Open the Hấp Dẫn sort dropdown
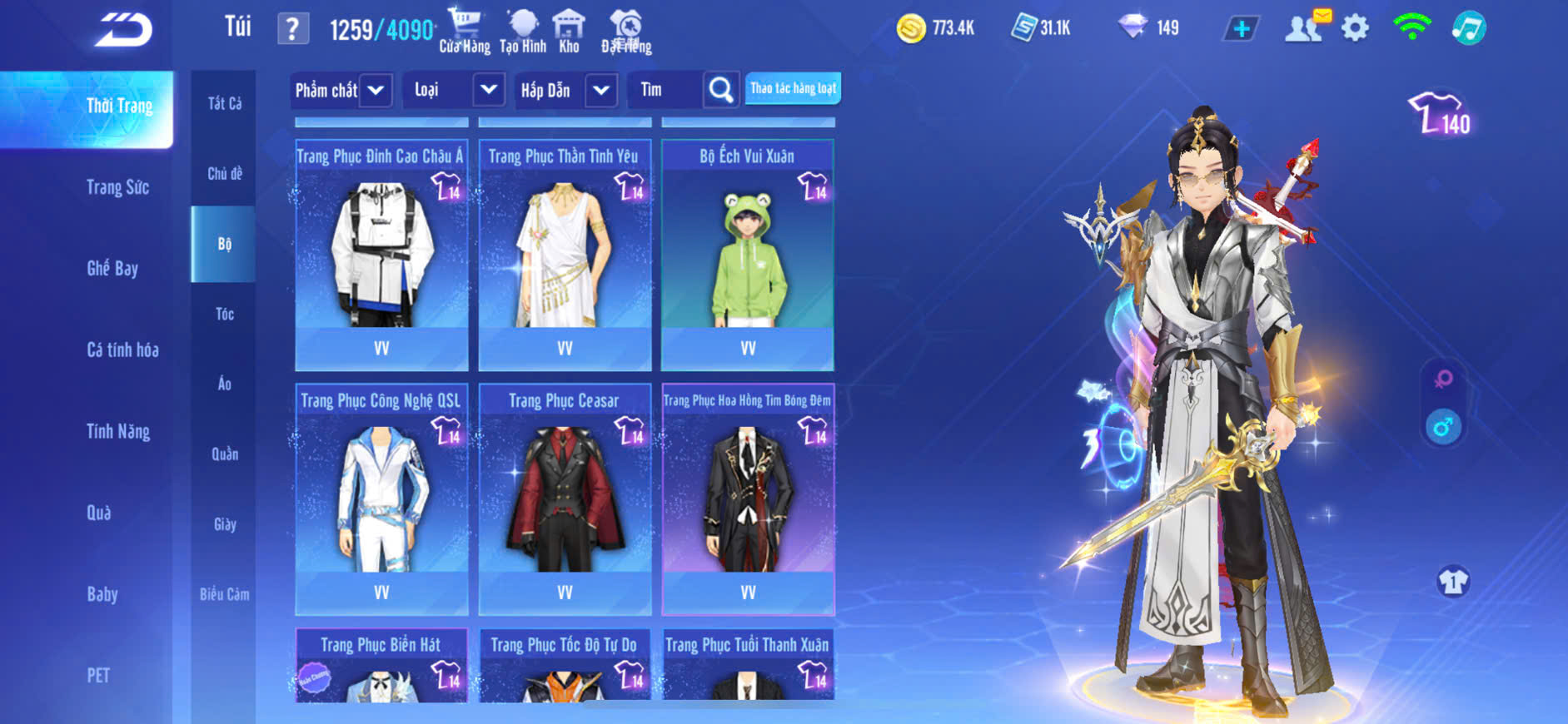This screenshot has height=724, width=1568. (x=601, y=90)
